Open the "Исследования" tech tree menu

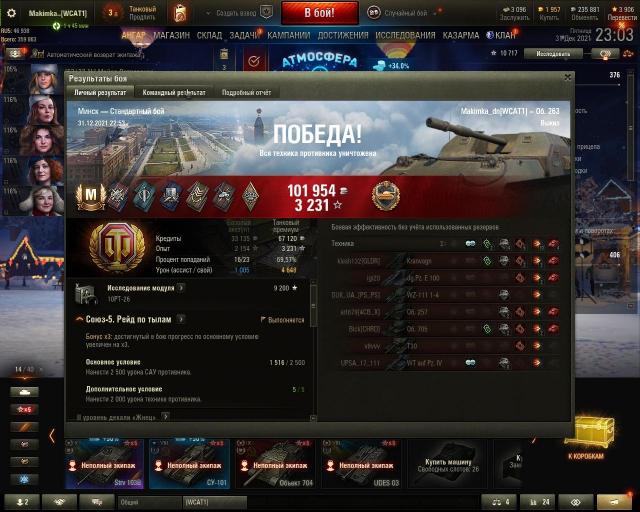(x=405, y=34)
